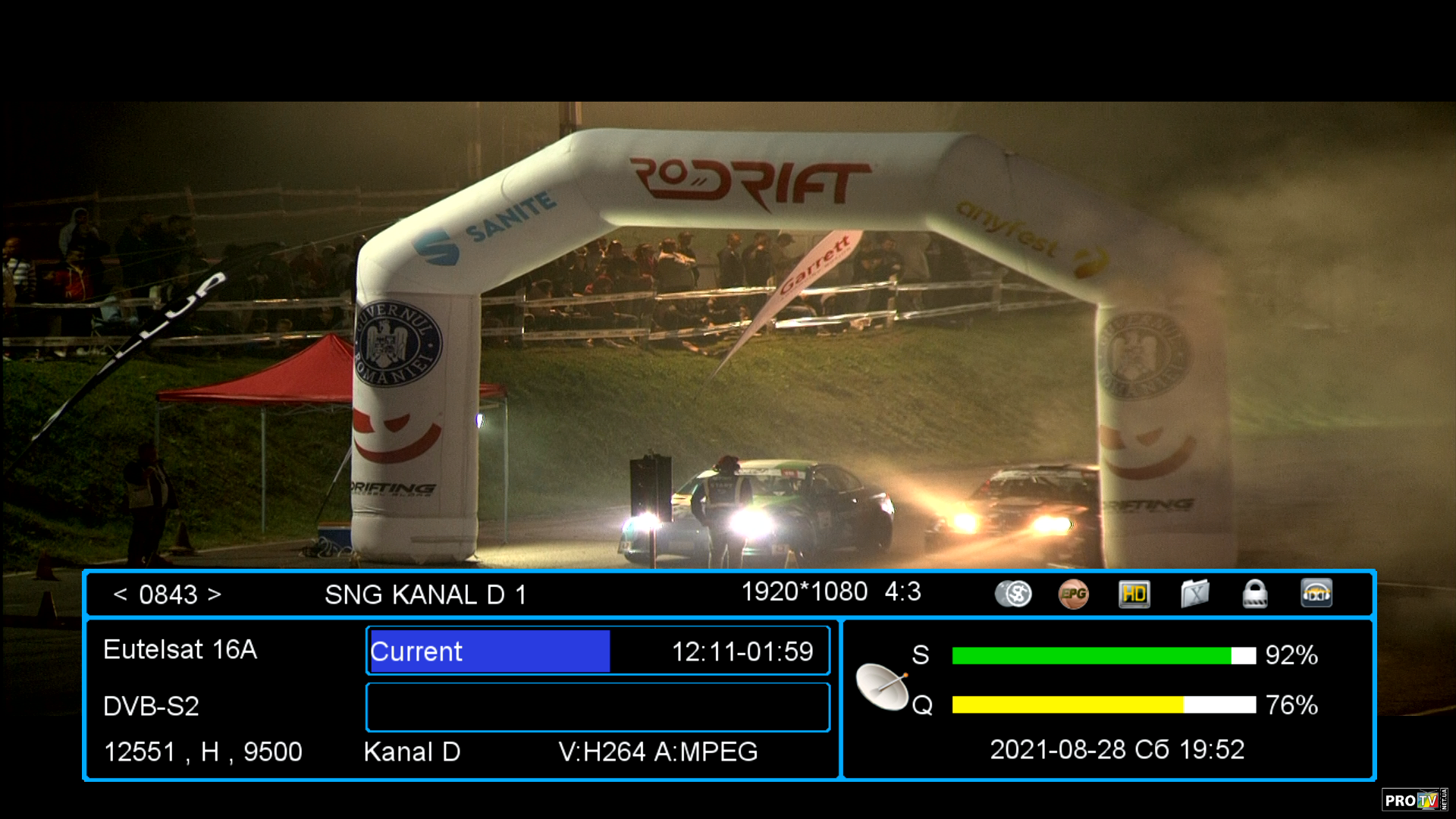Viewport: 1456px width, 819px height.
Task: Click the grey X folder icon
Action: (1194, 594)
